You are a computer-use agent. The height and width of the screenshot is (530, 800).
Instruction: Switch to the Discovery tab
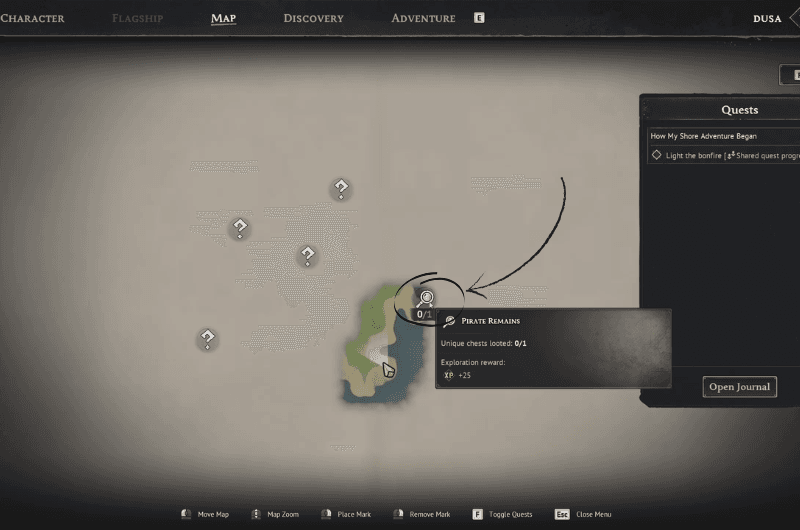point(313,18)
